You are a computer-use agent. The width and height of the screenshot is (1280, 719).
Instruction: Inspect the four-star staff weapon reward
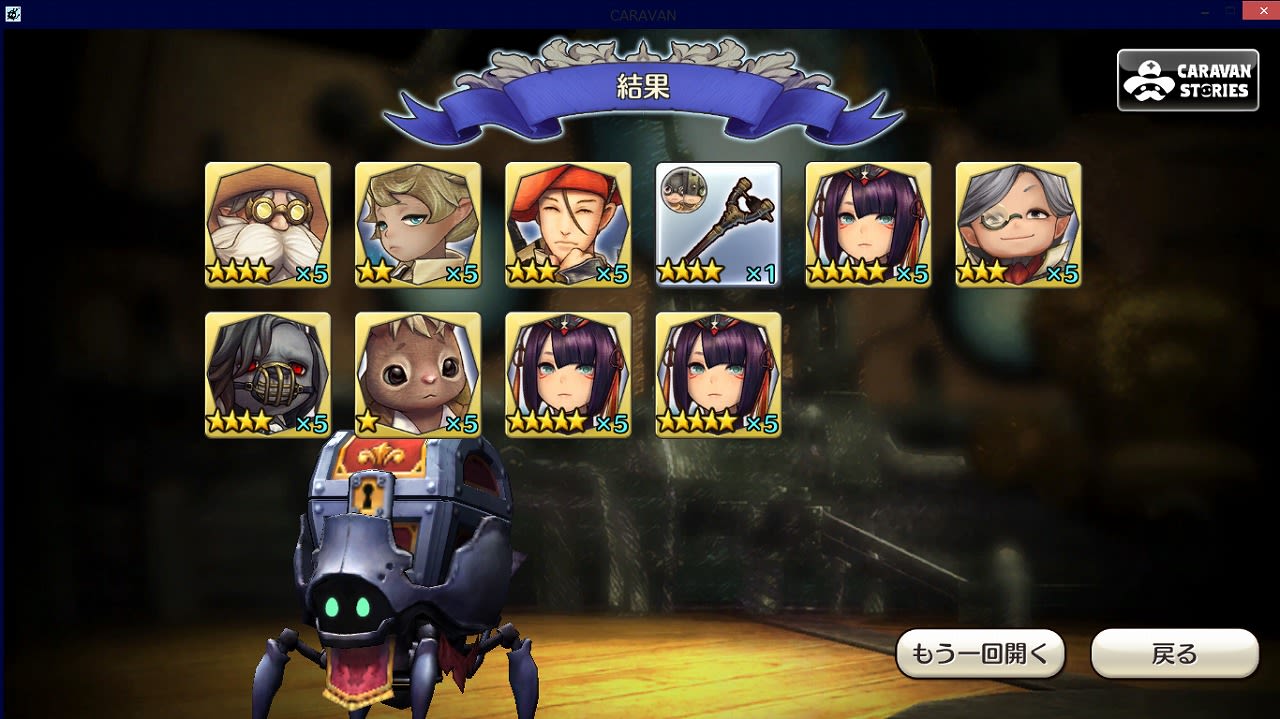pyautogui.click(x=718, y=225)
